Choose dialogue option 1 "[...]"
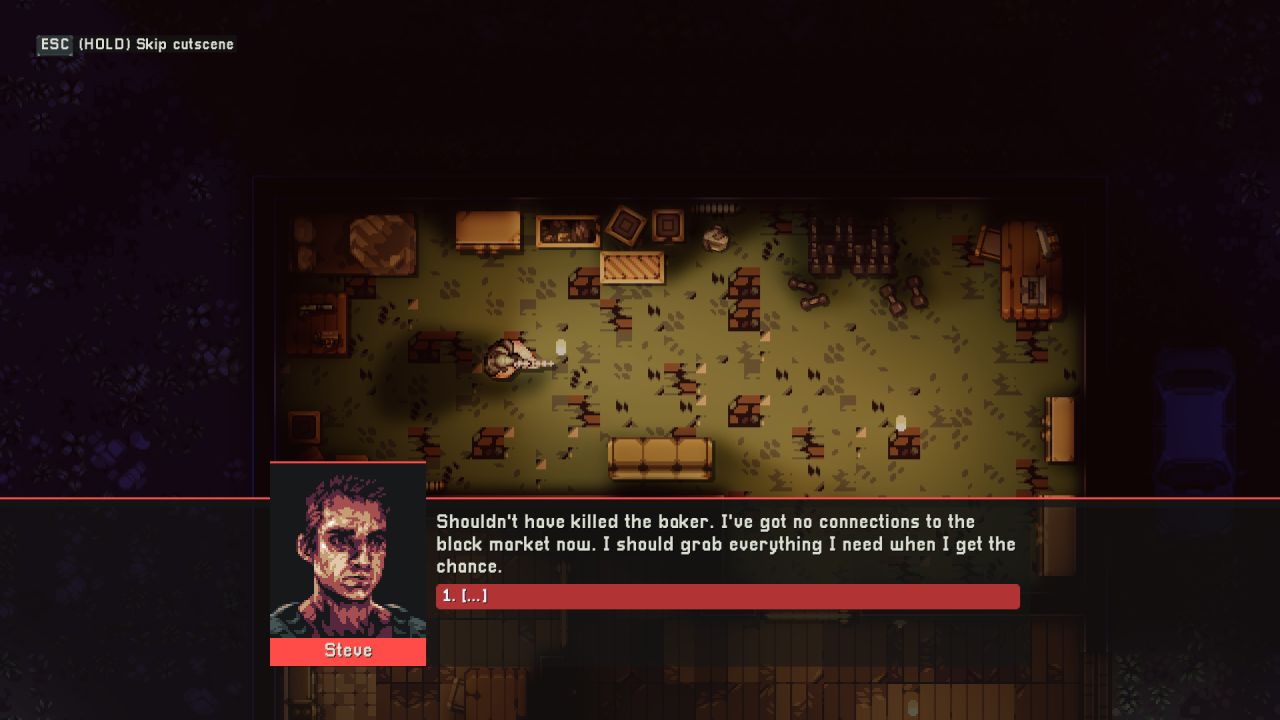1280x720 pixels. [727, 596]
